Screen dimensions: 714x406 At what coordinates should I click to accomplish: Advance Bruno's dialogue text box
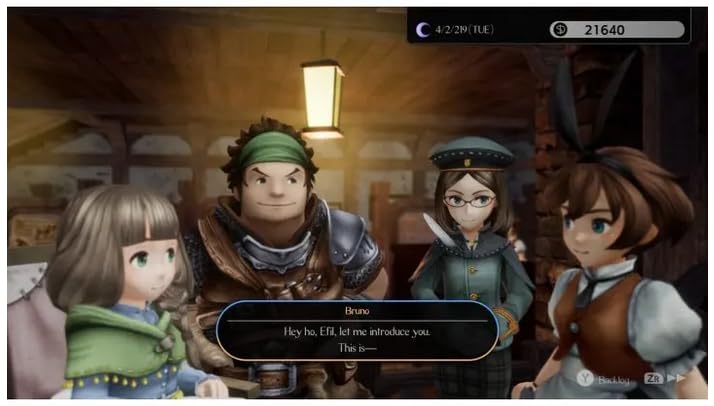tap(357, 332)
